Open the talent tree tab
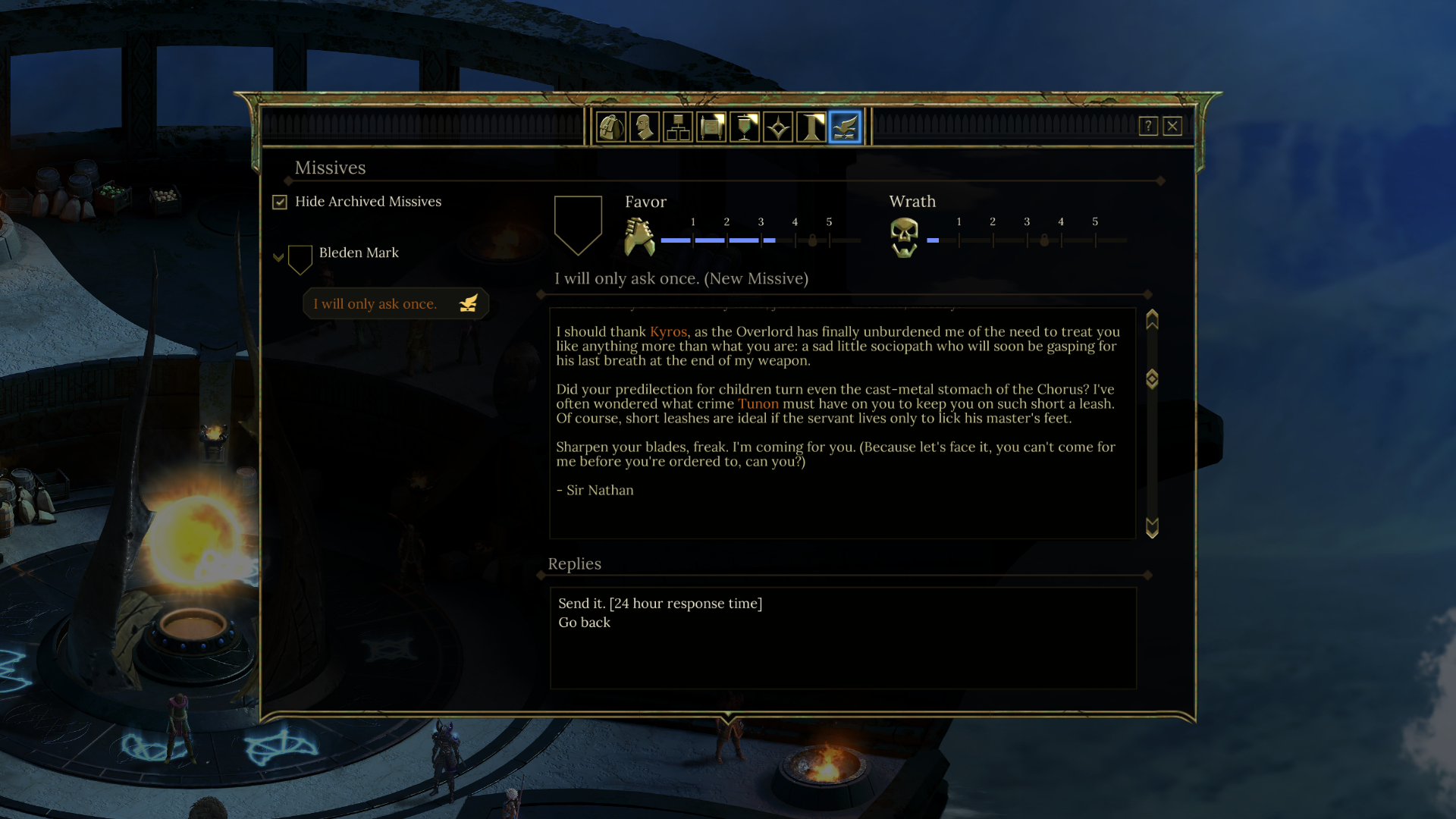 (x=678, y=127)
